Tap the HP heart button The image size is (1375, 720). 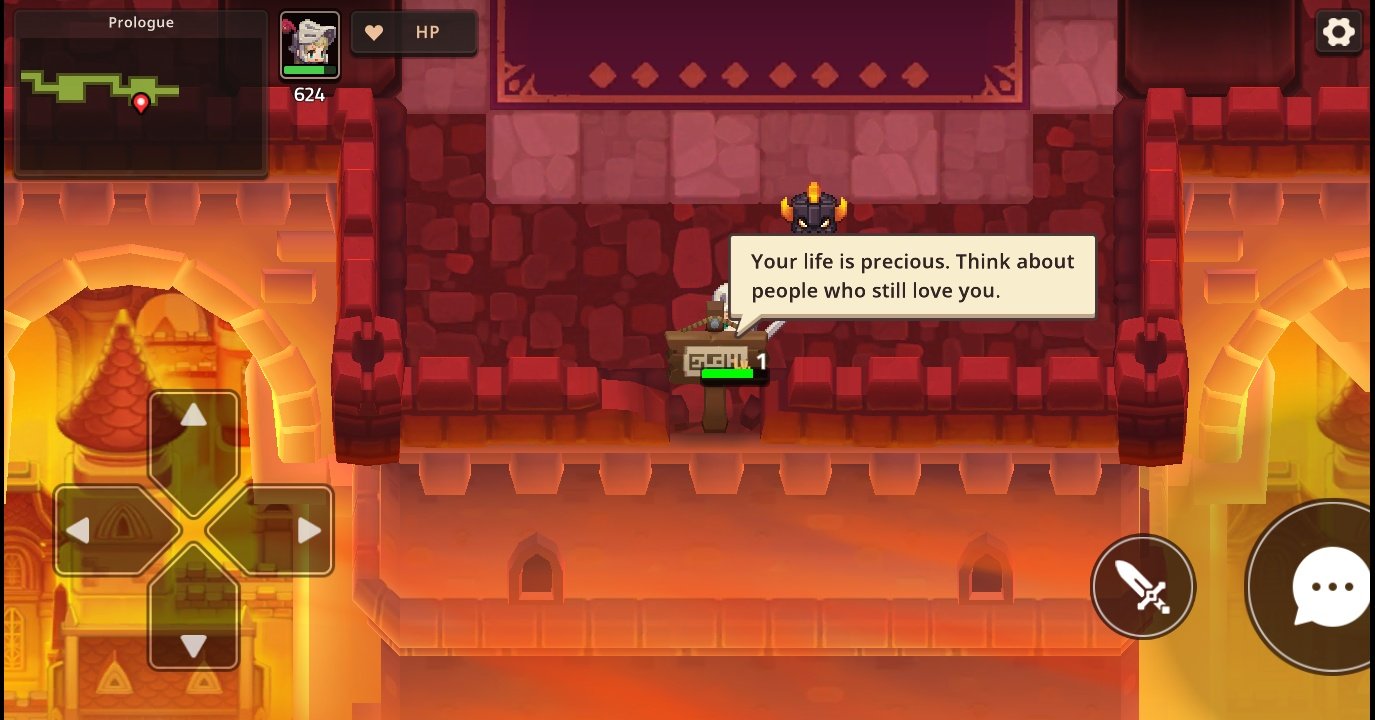point(413,33)
